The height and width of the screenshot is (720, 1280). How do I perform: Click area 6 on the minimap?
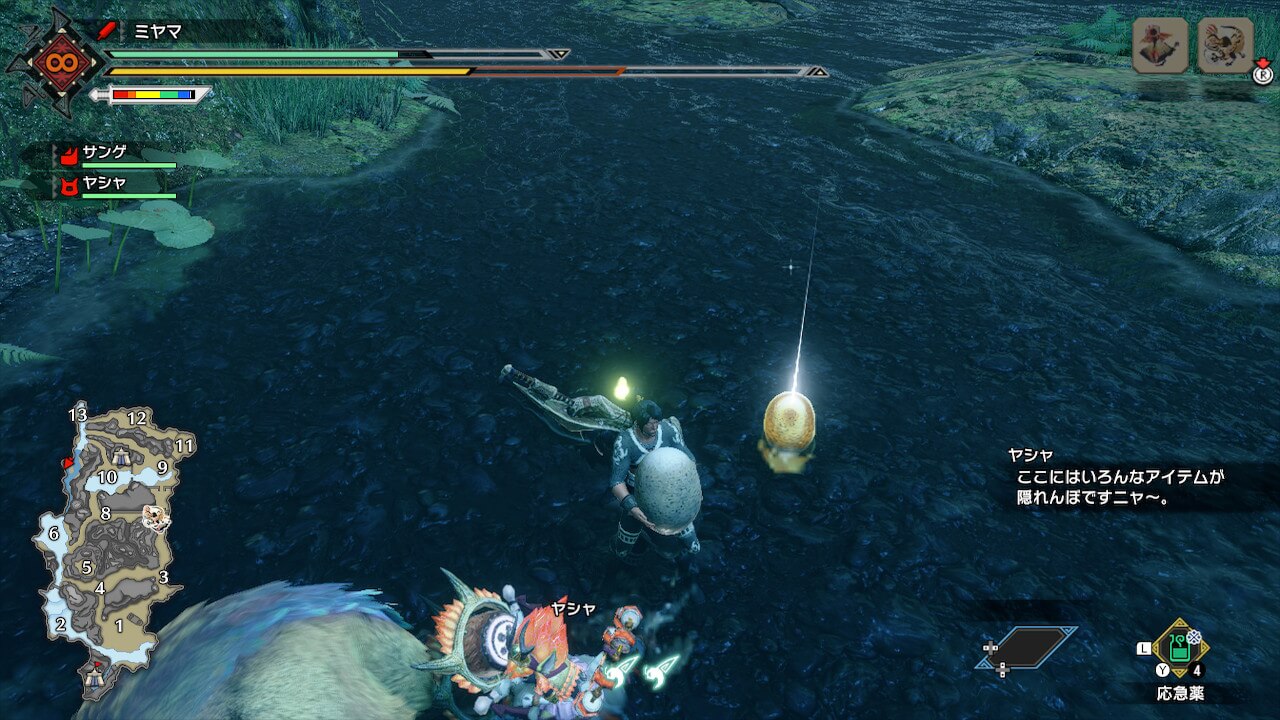pyautogui.click(x=53, y=534)
